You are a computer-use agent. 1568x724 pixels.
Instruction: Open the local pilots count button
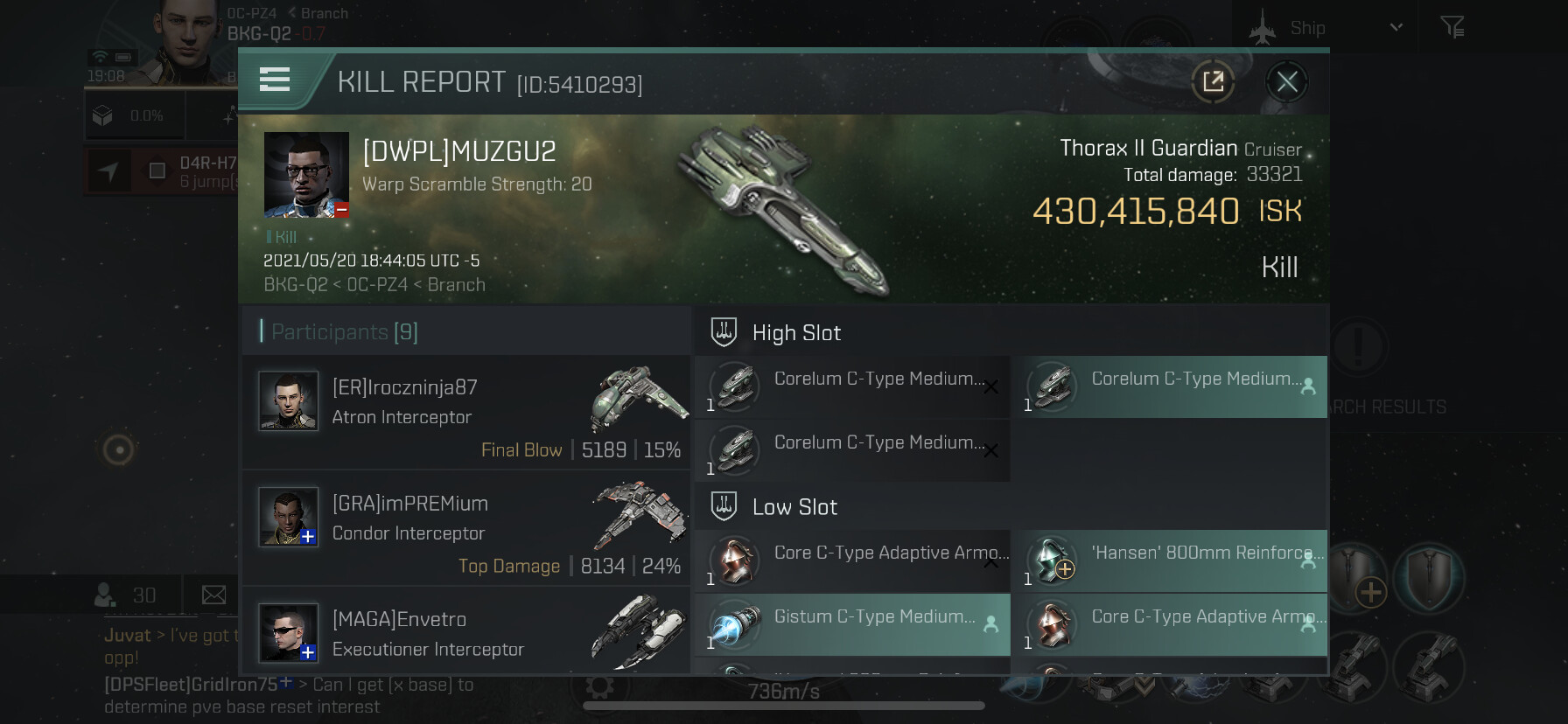pyautogui.click(x=125, y=595)
